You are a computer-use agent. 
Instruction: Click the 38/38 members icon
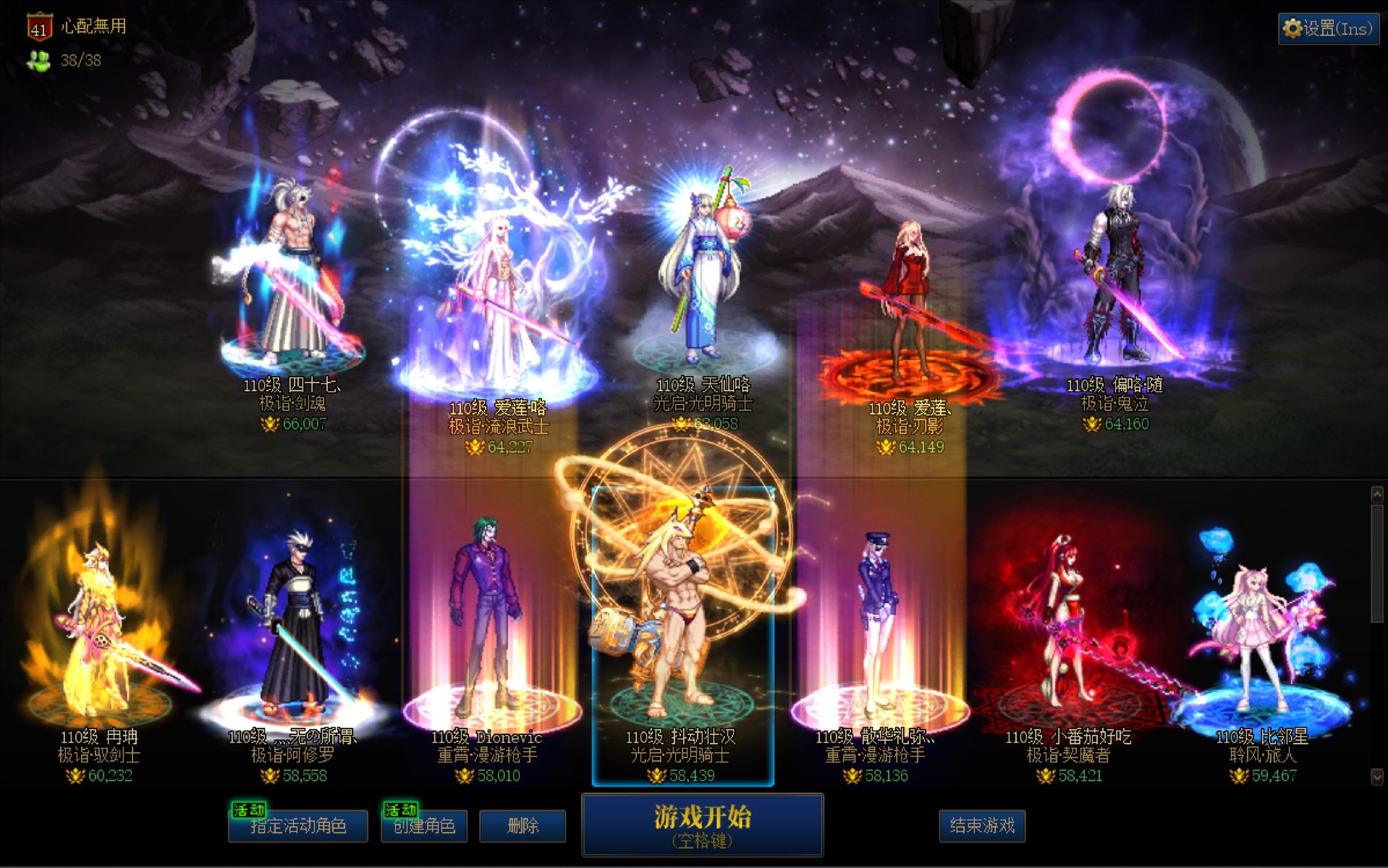[38, 61]
